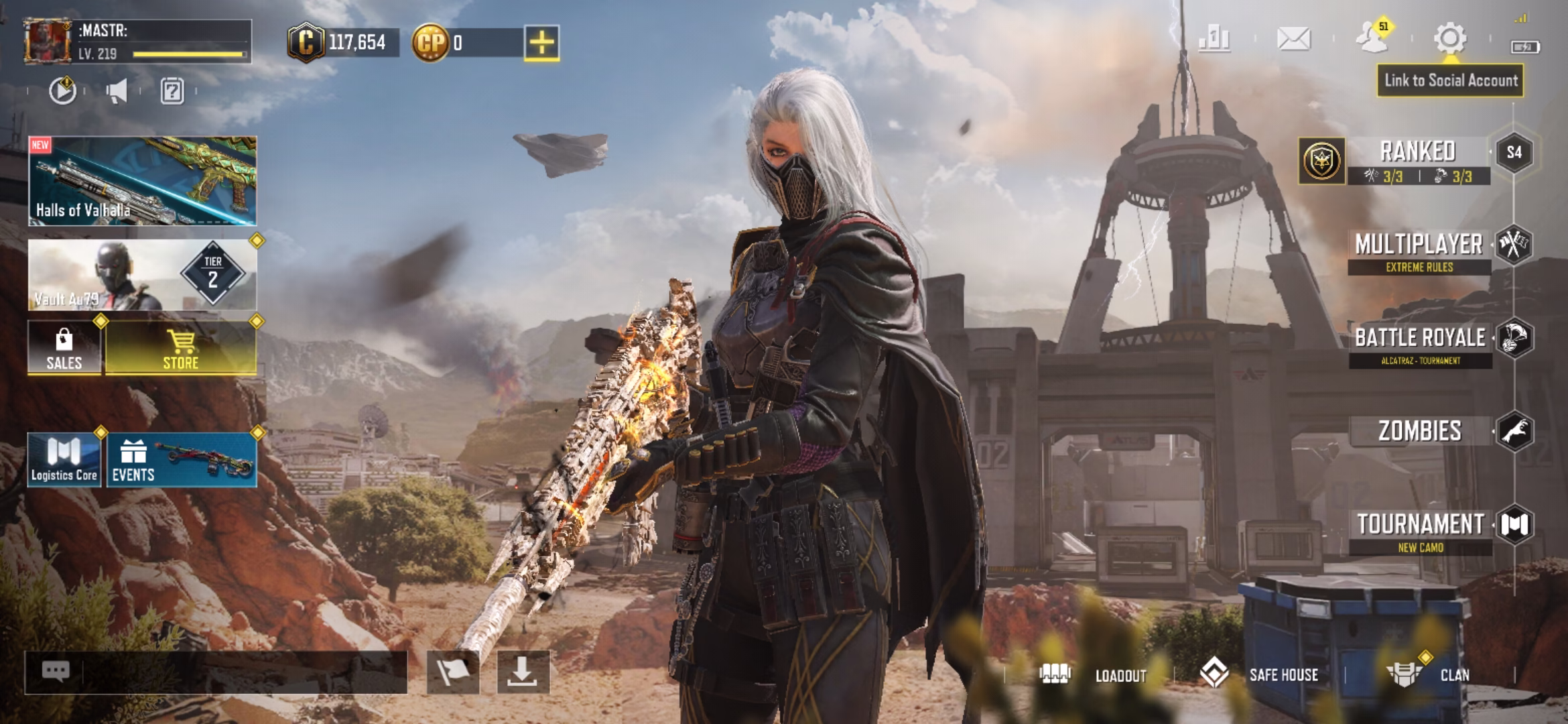The image size is (1568, 724).
Task: Open the mail inbox envelope
Action: [x=1293, y=38]
